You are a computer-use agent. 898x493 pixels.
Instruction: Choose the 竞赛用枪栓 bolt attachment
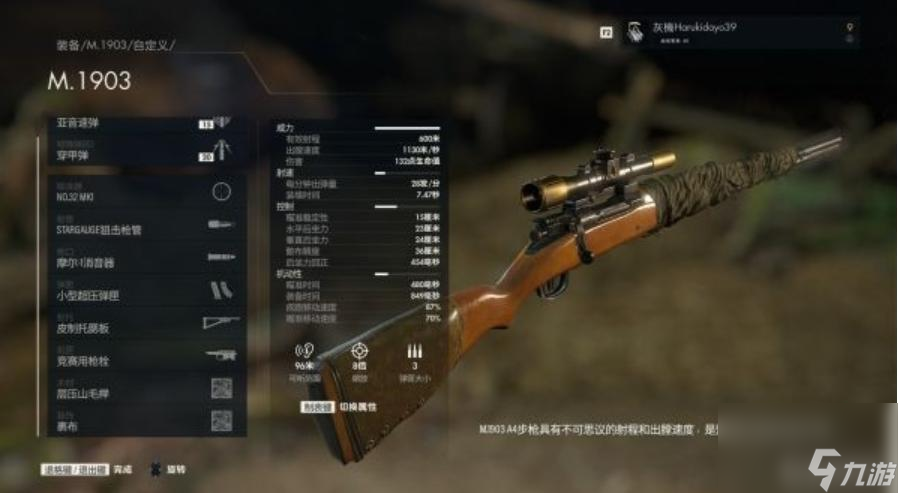click(x=145, y=356)
